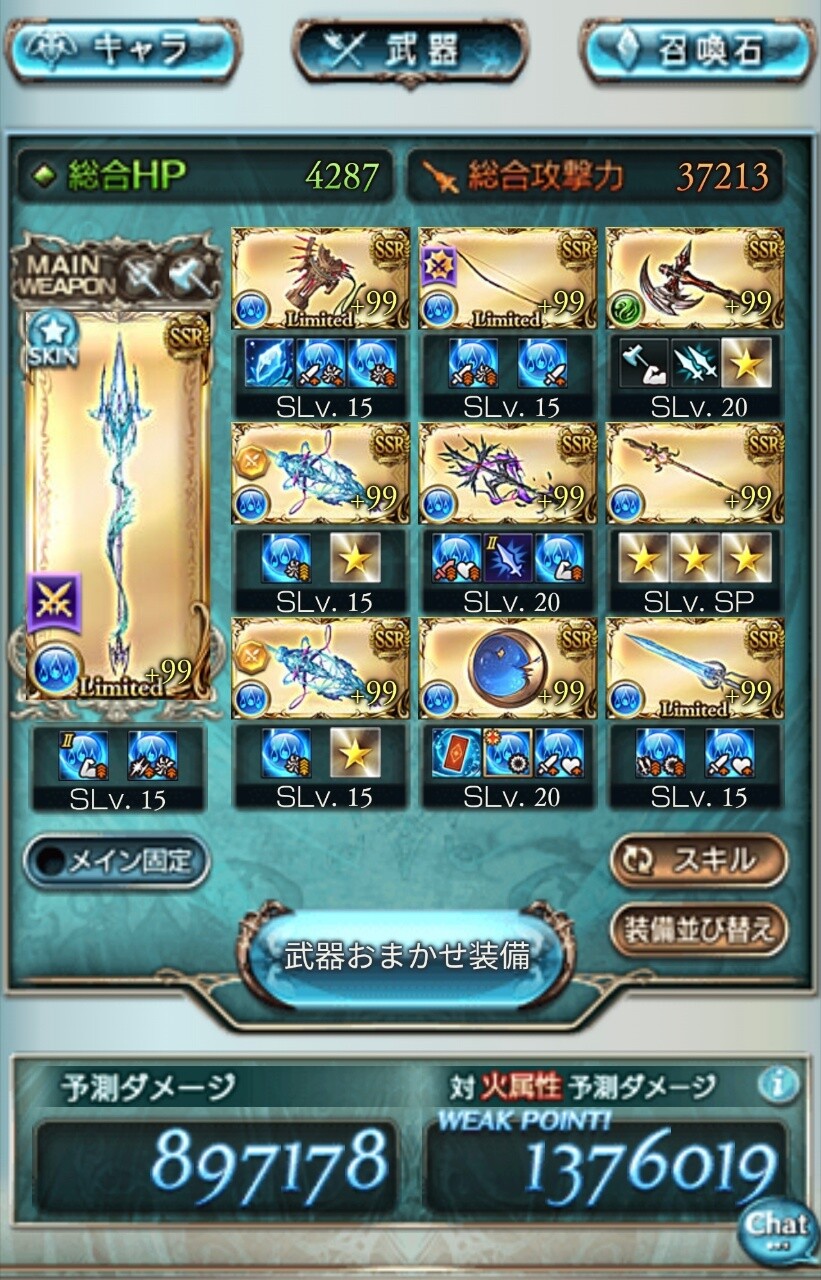Choose 武器おまかせ装備 auto-equip
Viewport: 821px width, 1280px height.
point(406,956)
